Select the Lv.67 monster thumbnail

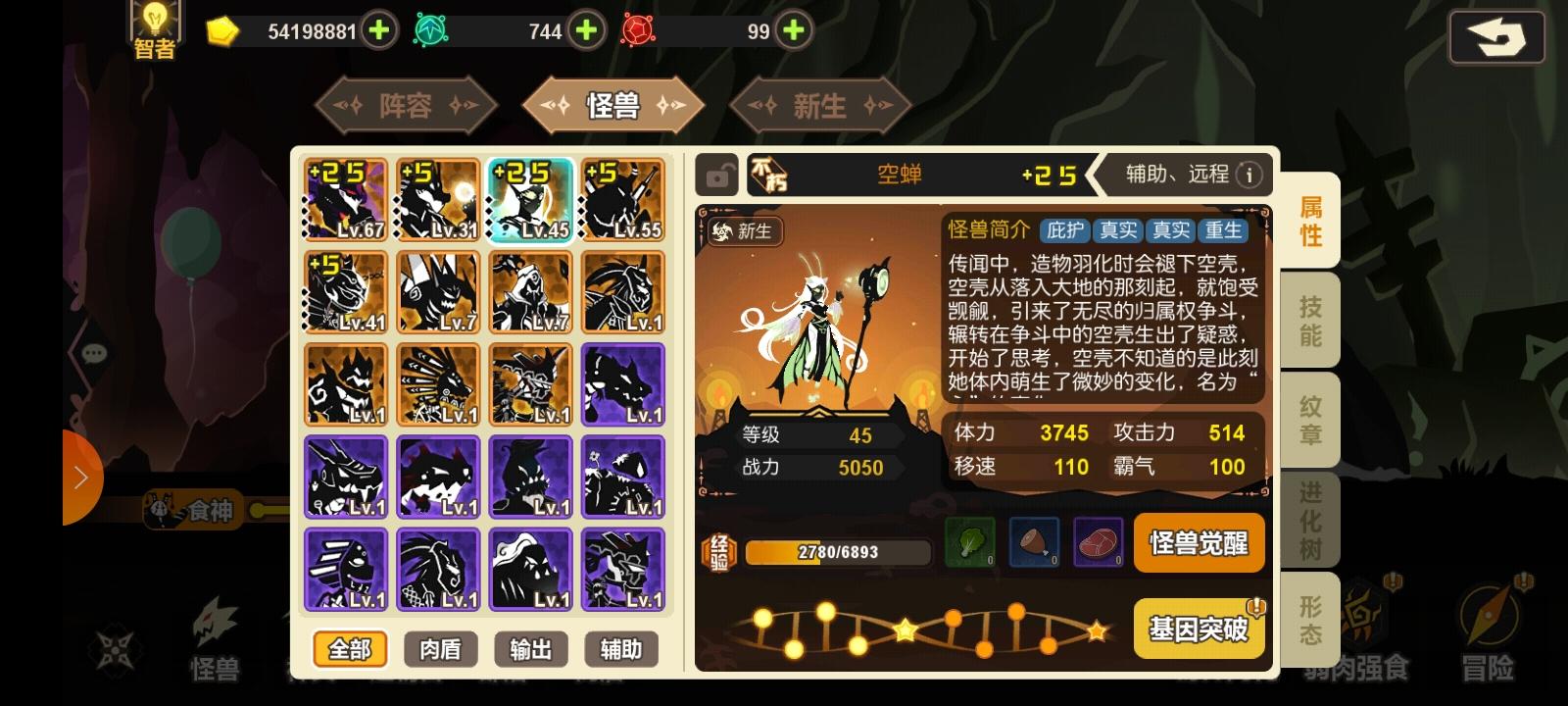click(345, 199)
